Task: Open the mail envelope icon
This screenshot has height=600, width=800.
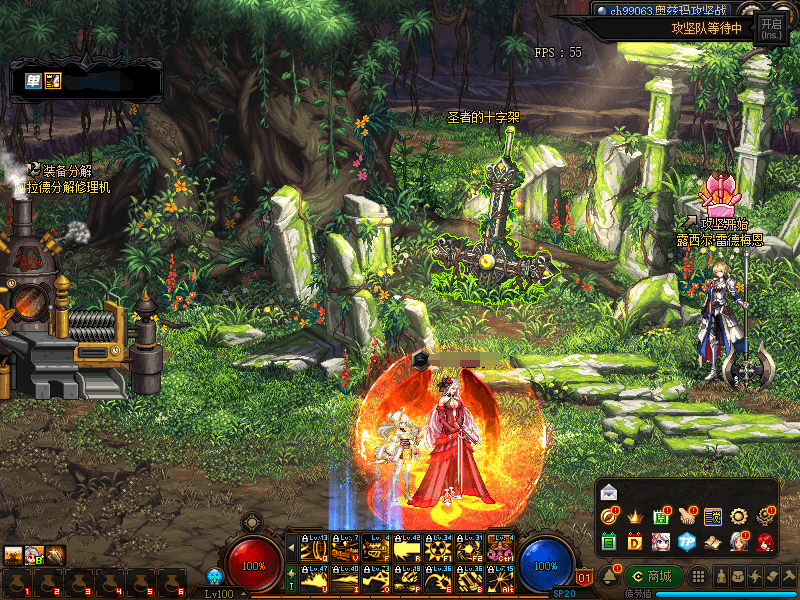Action: coord(609,493)
